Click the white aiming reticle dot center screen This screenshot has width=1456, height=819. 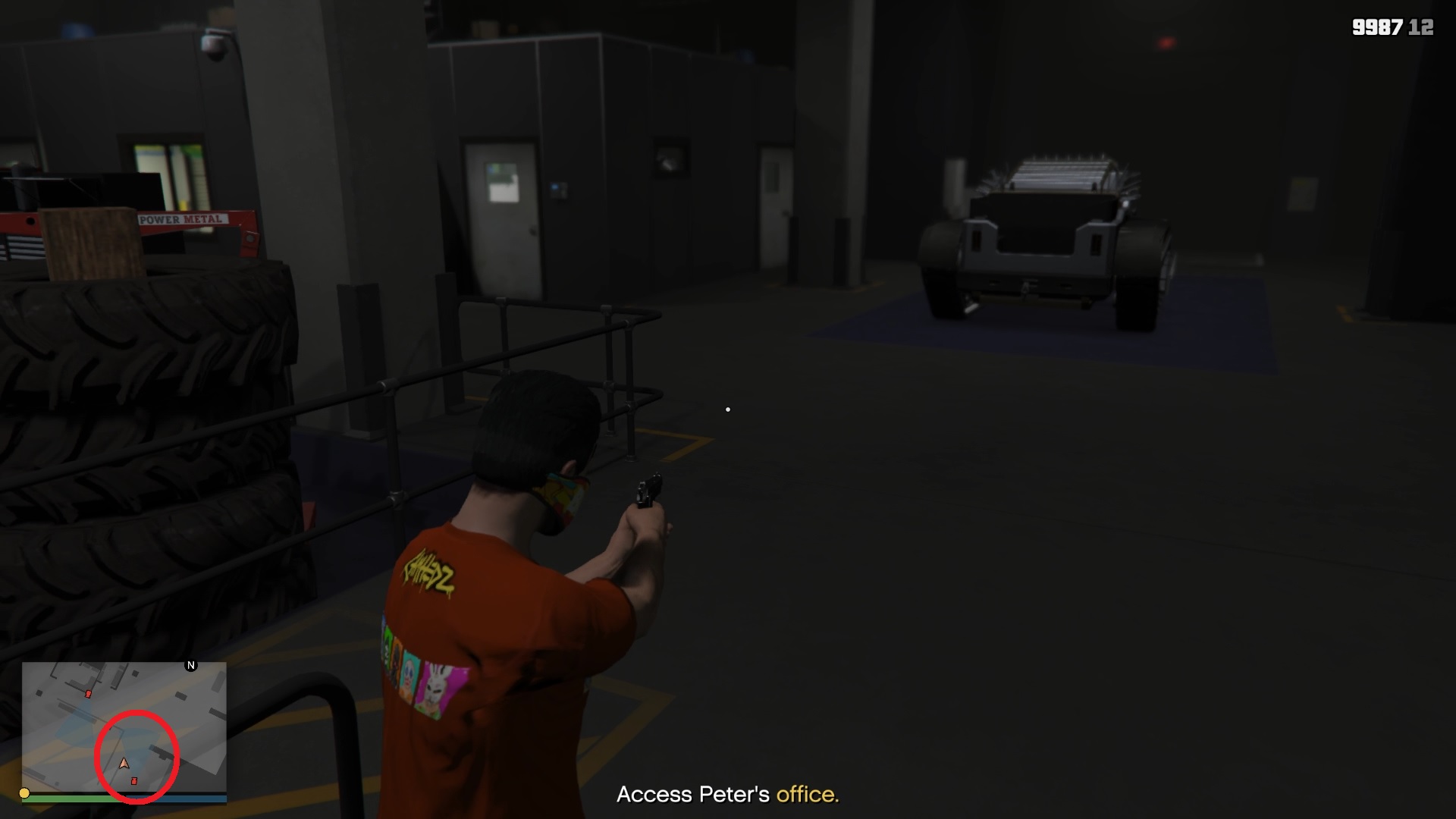coord(727,409)
